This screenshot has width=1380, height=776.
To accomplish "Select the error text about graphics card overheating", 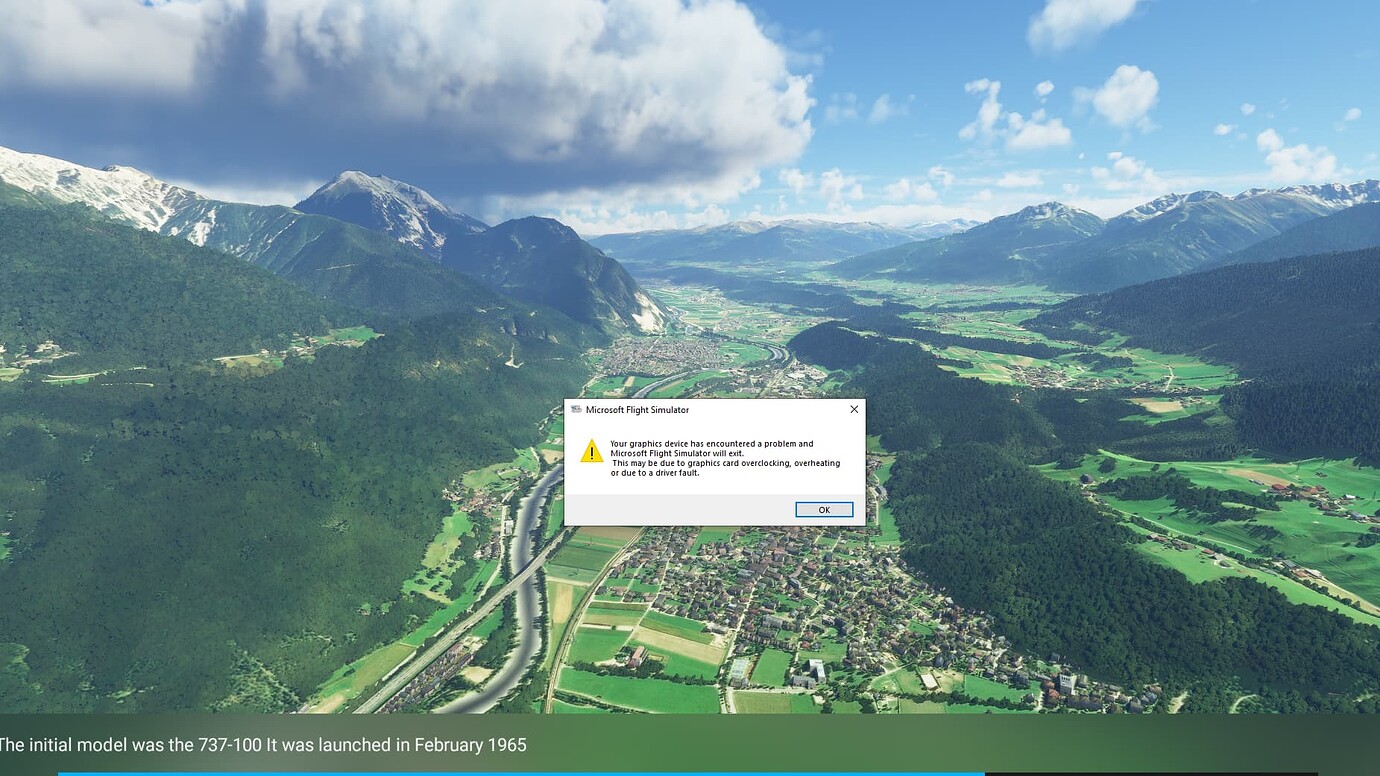I will (x=725, y=458).
